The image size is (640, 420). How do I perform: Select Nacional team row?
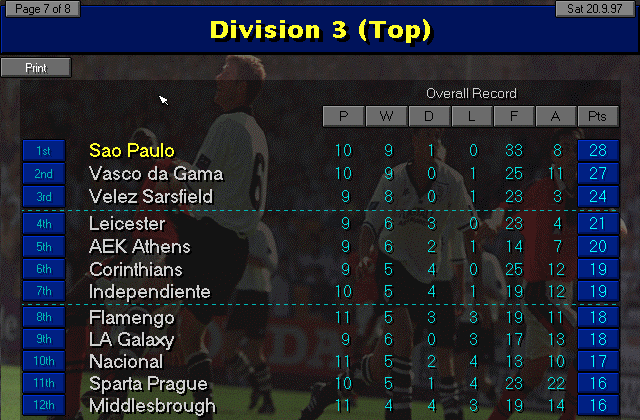coord(126,361)
